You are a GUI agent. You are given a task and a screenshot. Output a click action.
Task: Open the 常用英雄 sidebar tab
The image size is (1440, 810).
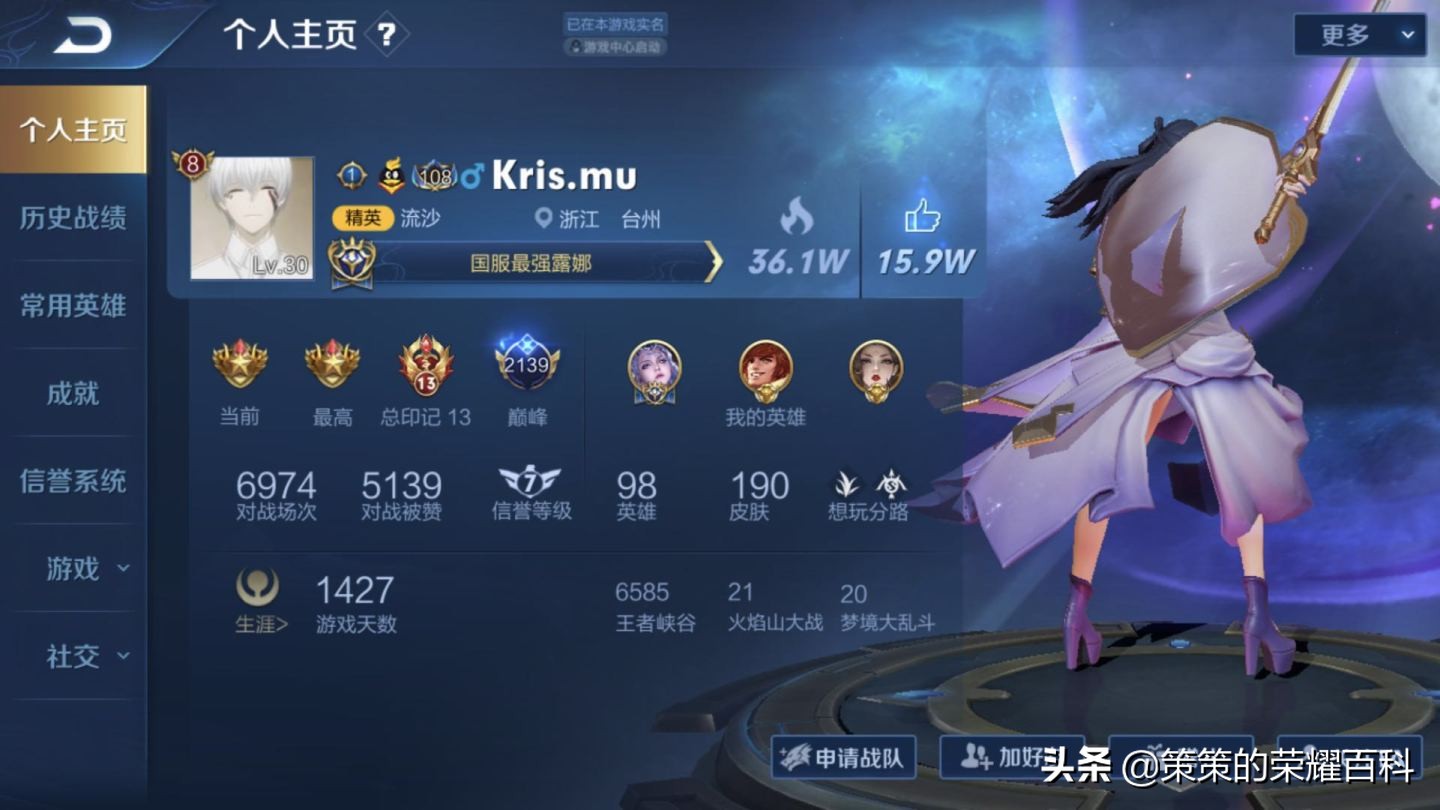pyautogui.click(x=73, y=305)
